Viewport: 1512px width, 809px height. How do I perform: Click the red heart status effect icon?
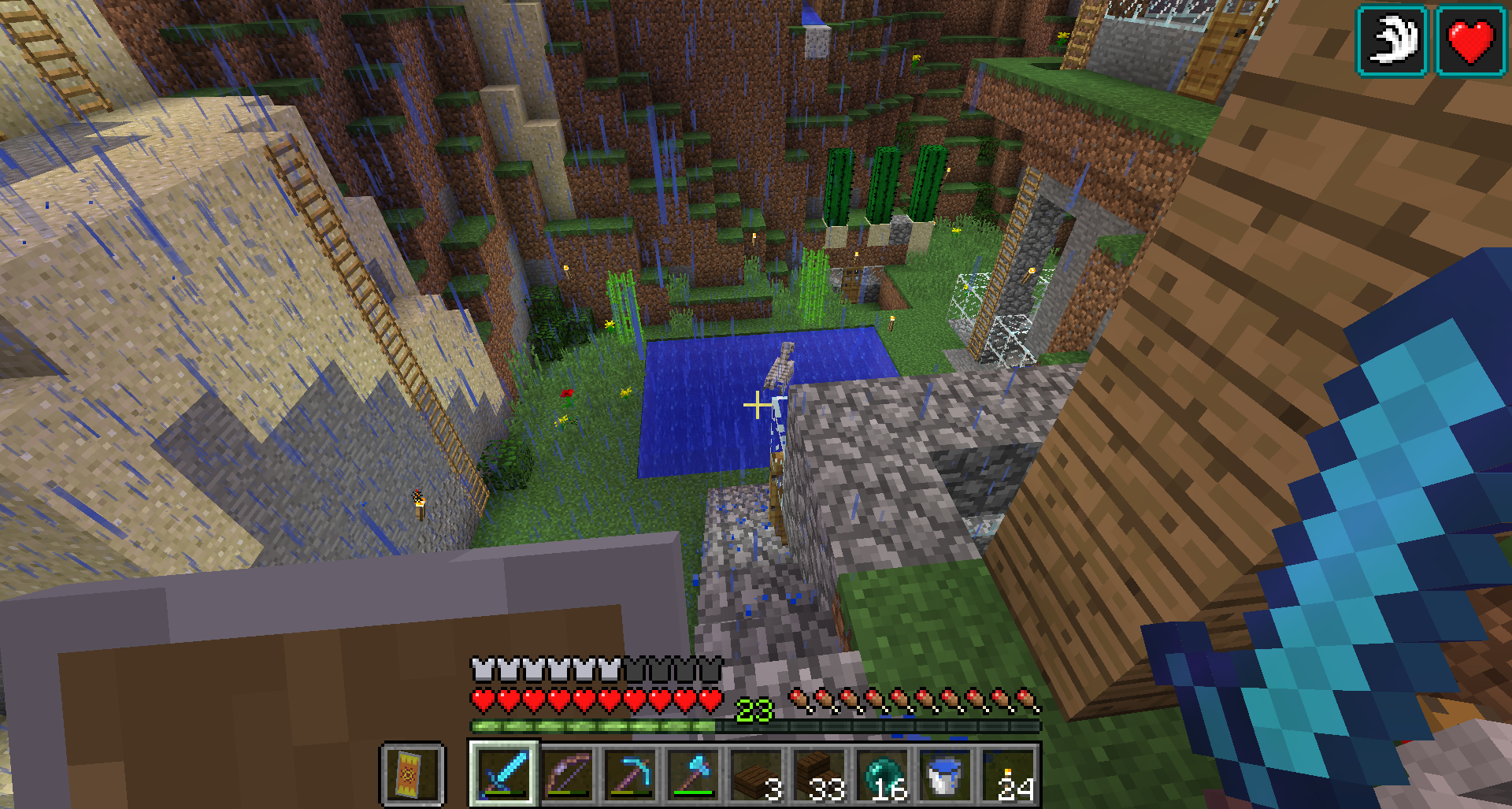click(1470, 41)
